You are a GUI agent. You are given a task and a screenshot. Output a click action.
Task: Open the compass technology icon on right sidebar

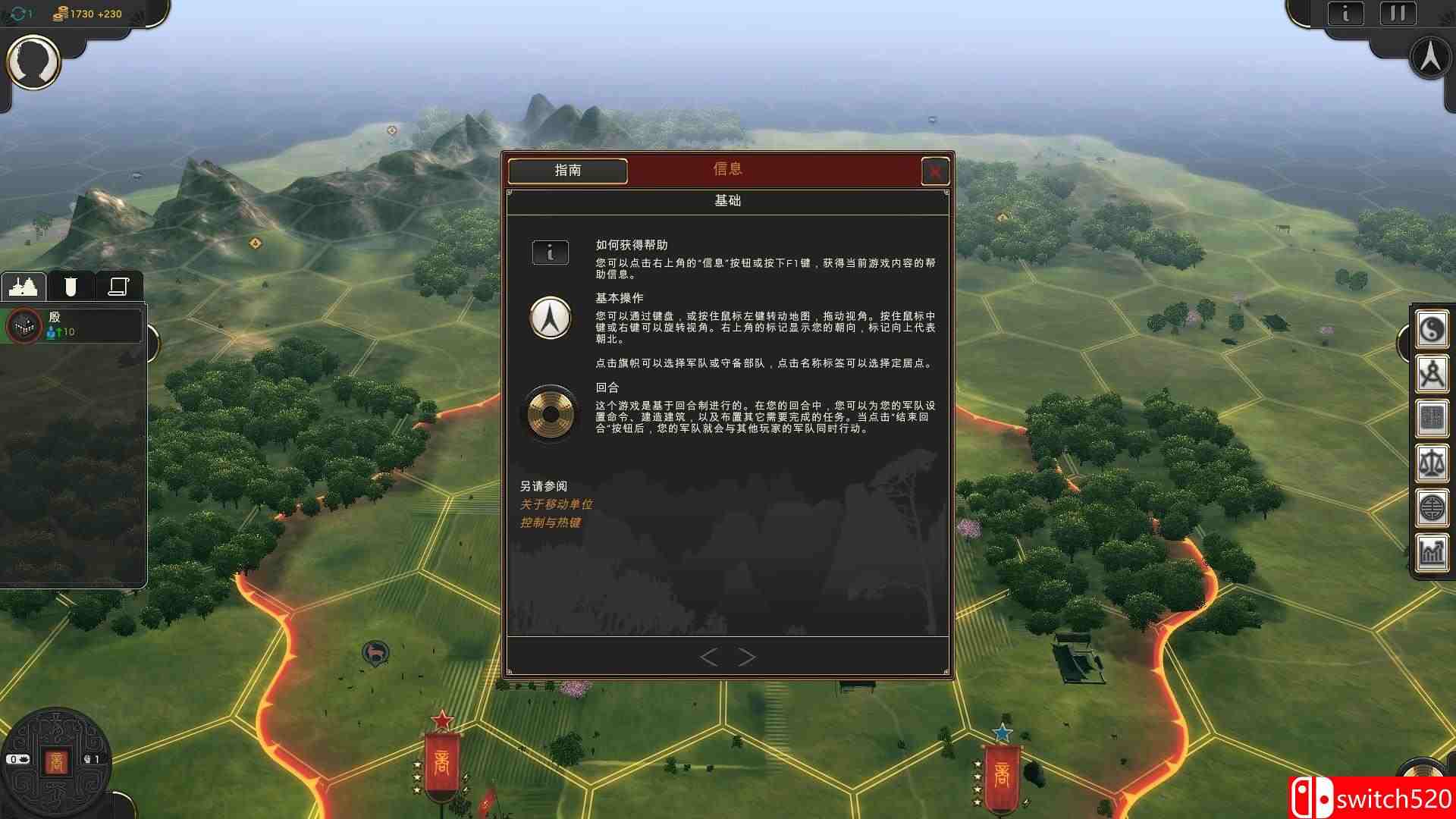pyautogui.click(x=1432, y=373)
